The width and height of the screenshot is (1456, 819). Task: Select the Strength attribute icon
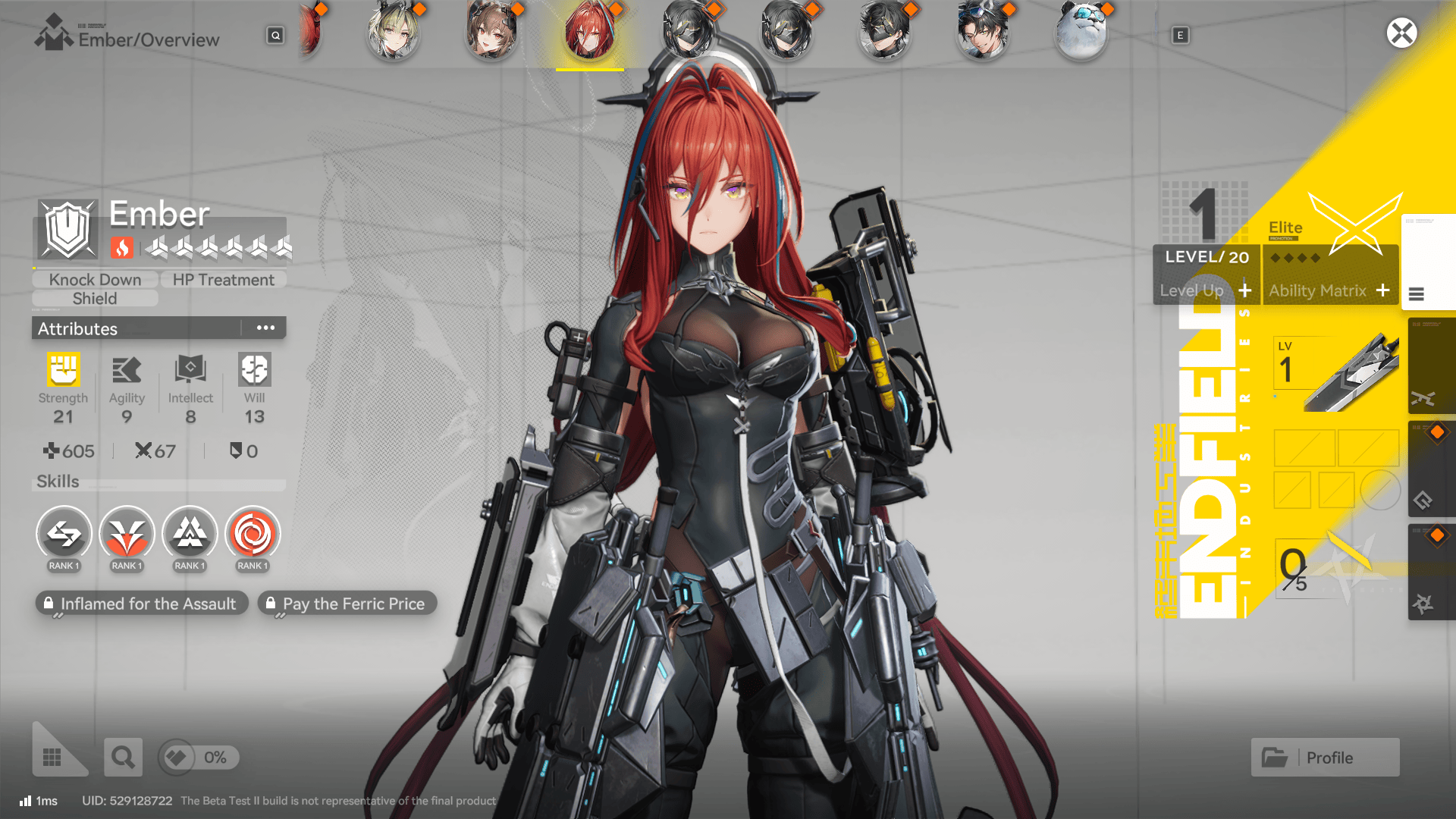64,372
